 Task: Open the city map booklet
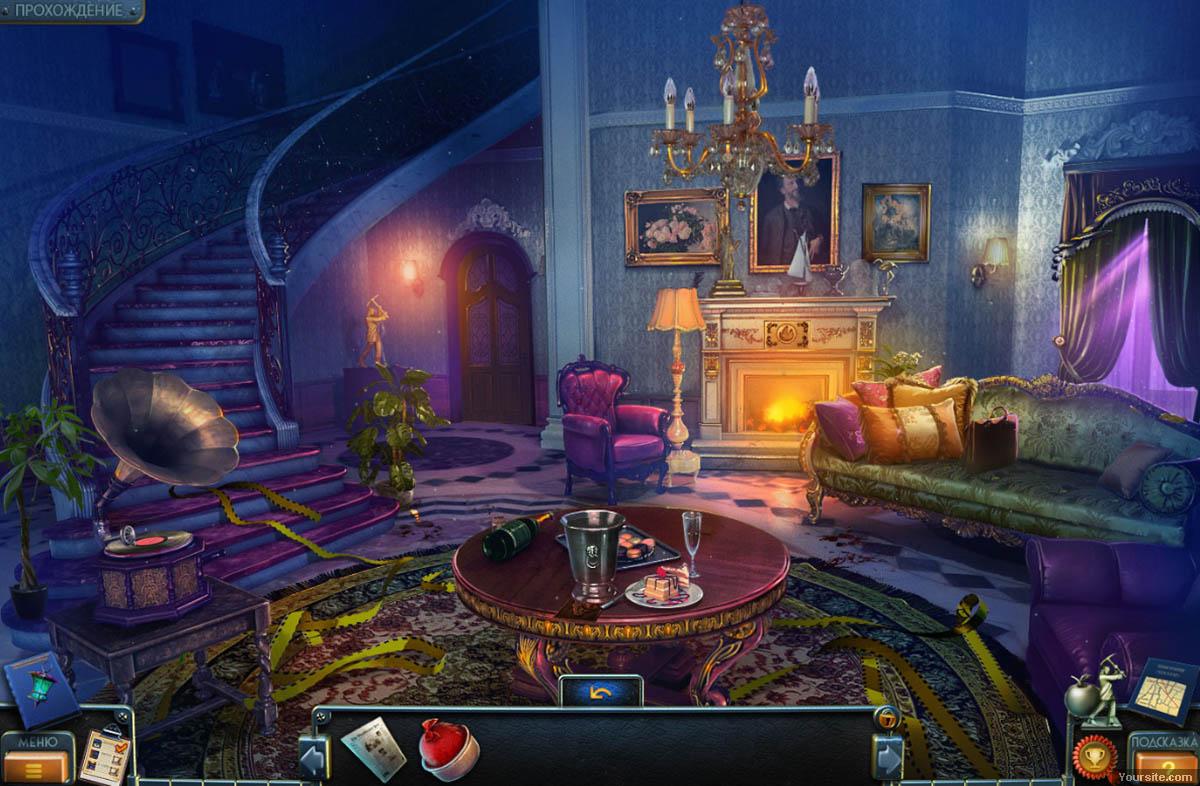[x=1163, y=690]
